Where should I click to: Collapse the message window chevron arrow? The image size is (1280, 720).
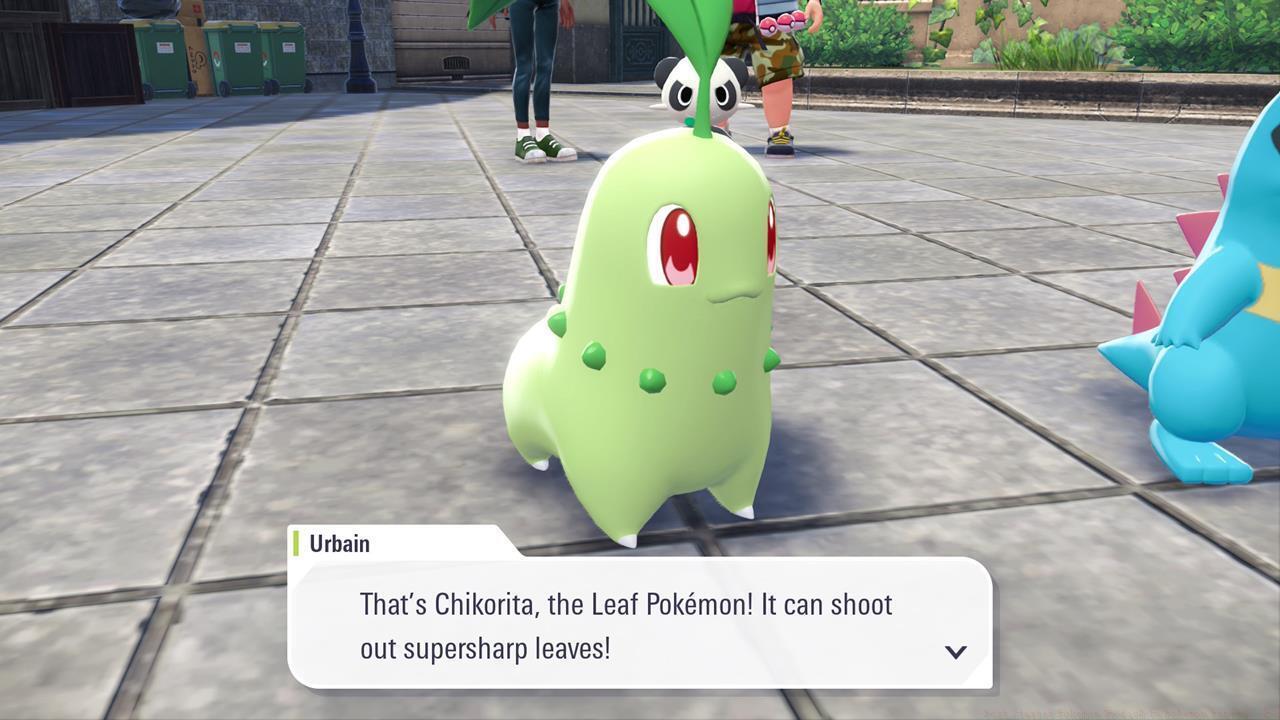pos(955,651)
